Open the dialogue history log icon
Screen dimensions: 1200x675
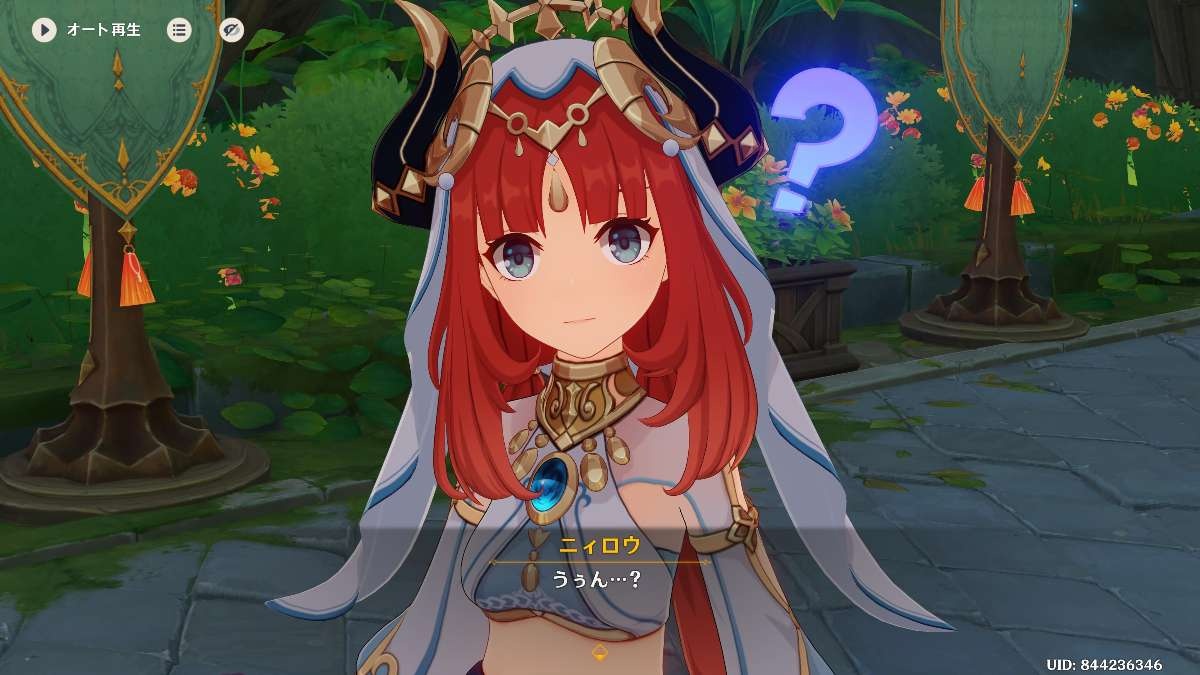[x=179, y=30]
